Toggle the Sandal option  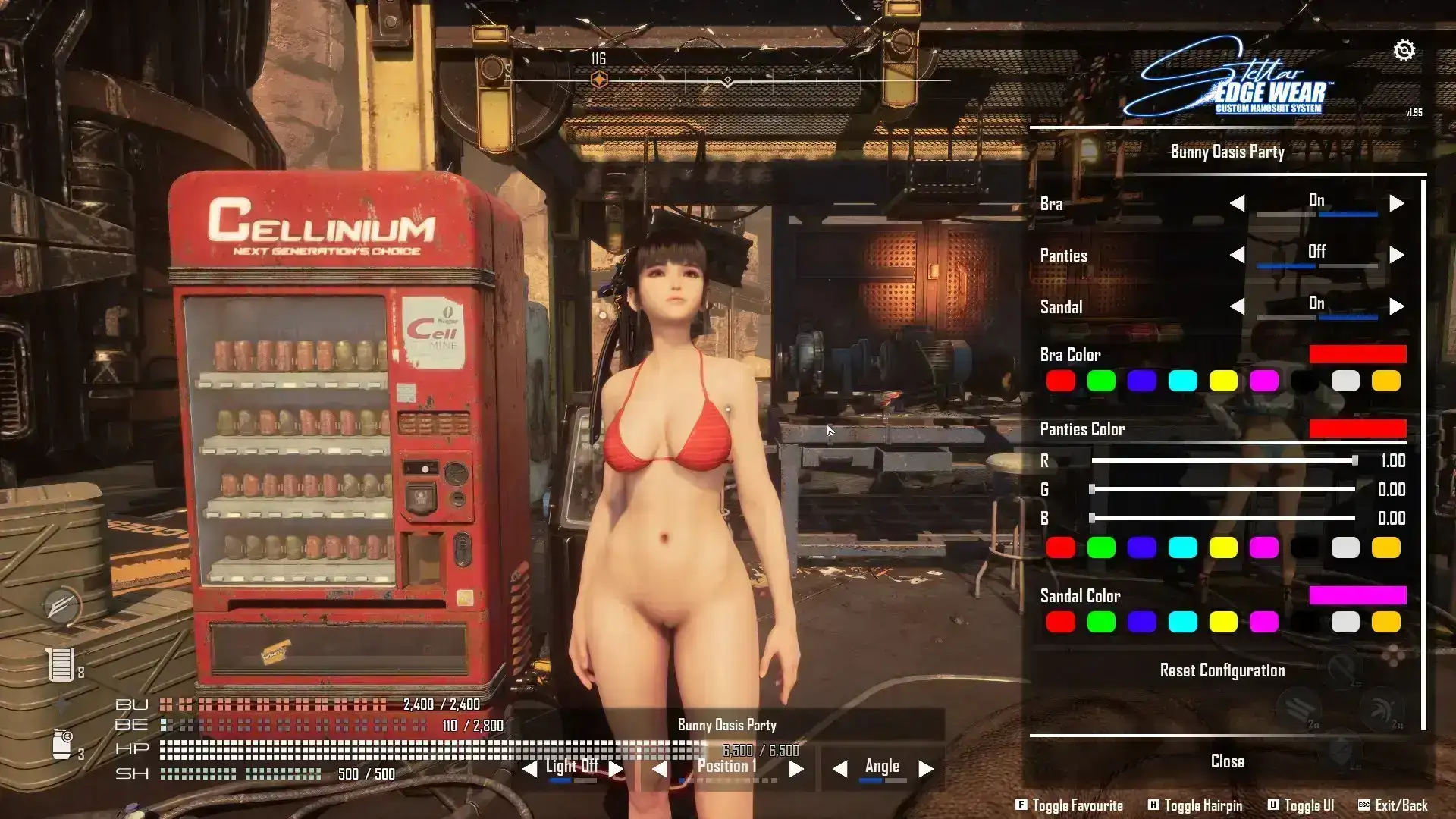pos(1397,306)
